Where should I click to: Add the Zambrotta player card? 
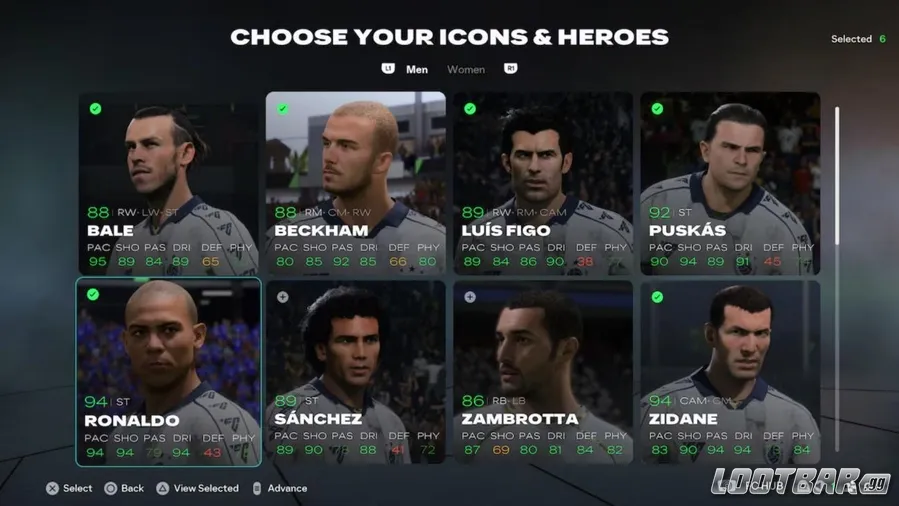click(543, 371)
